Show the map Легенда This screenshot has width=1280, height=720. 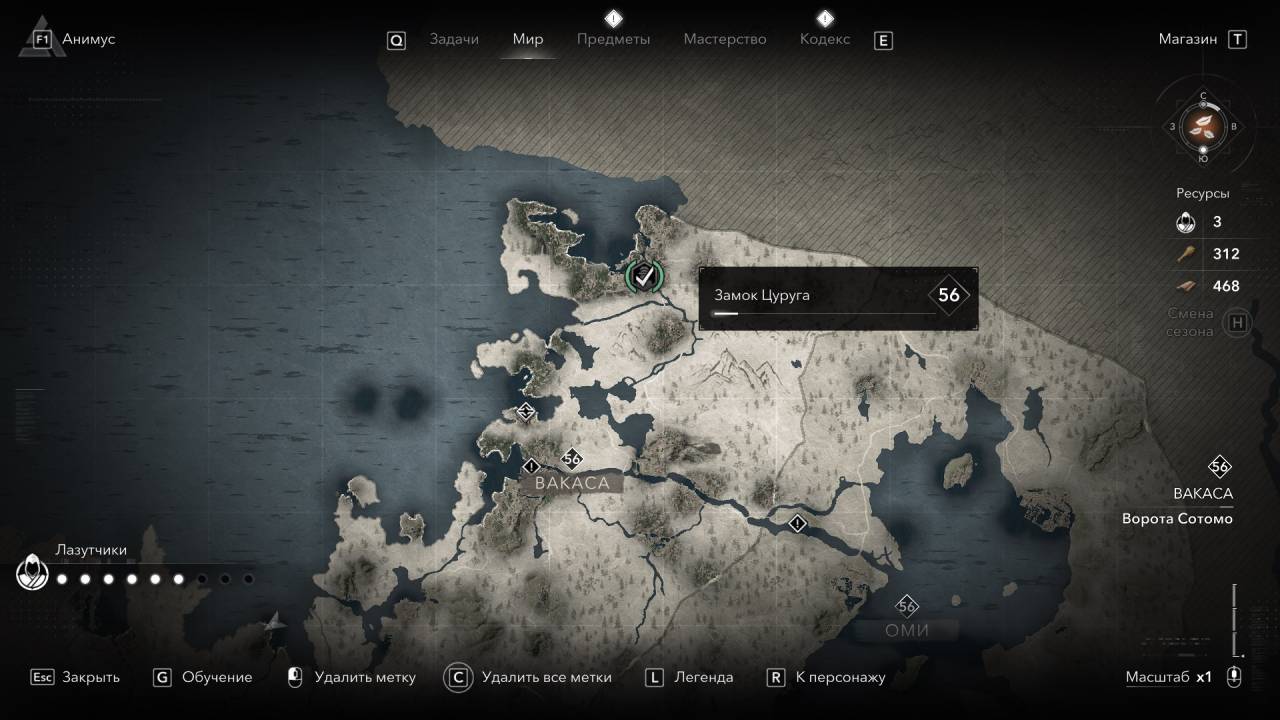[x=703, y=677]
